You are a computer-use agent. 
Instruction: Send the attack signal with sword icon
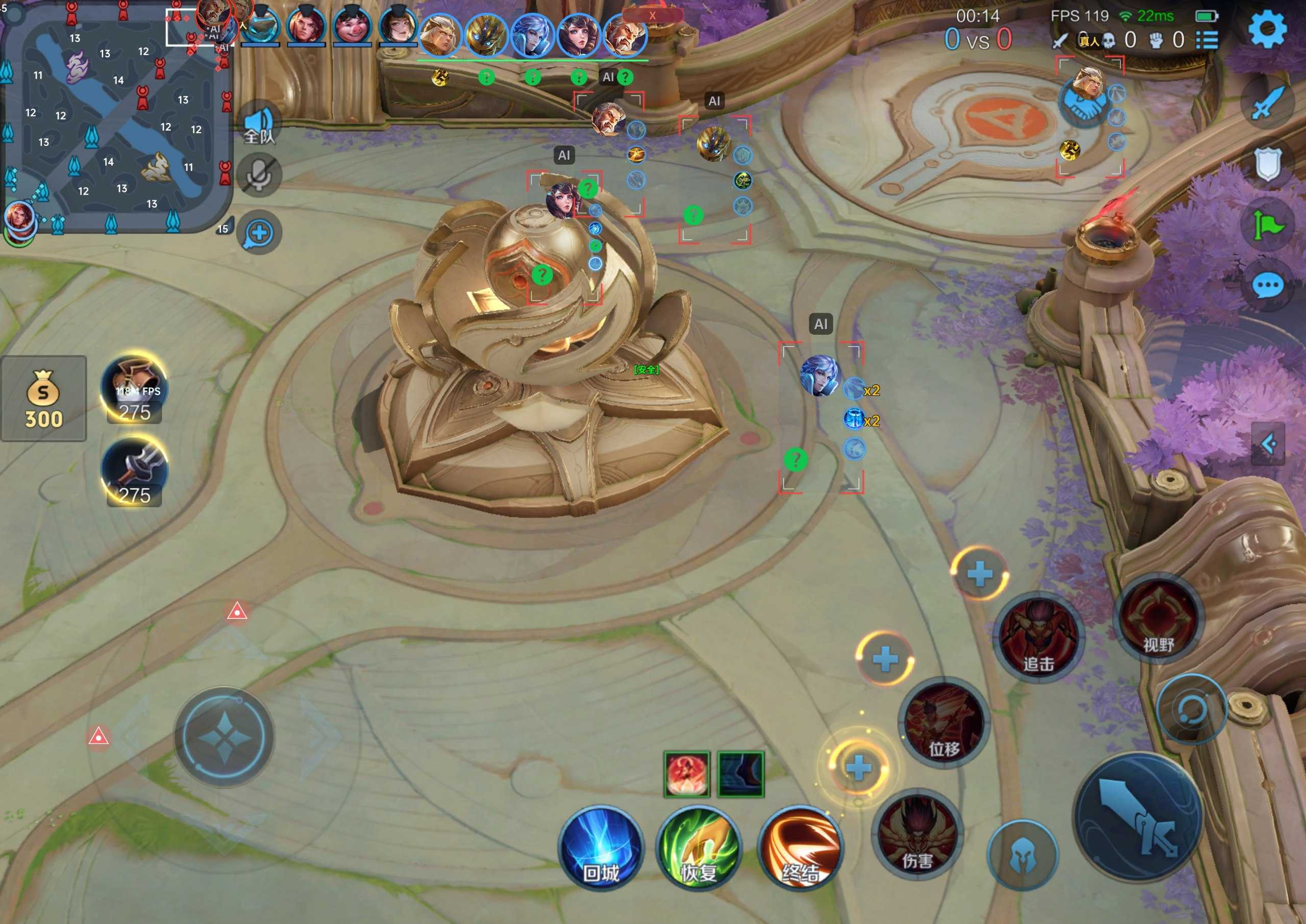1267,104
